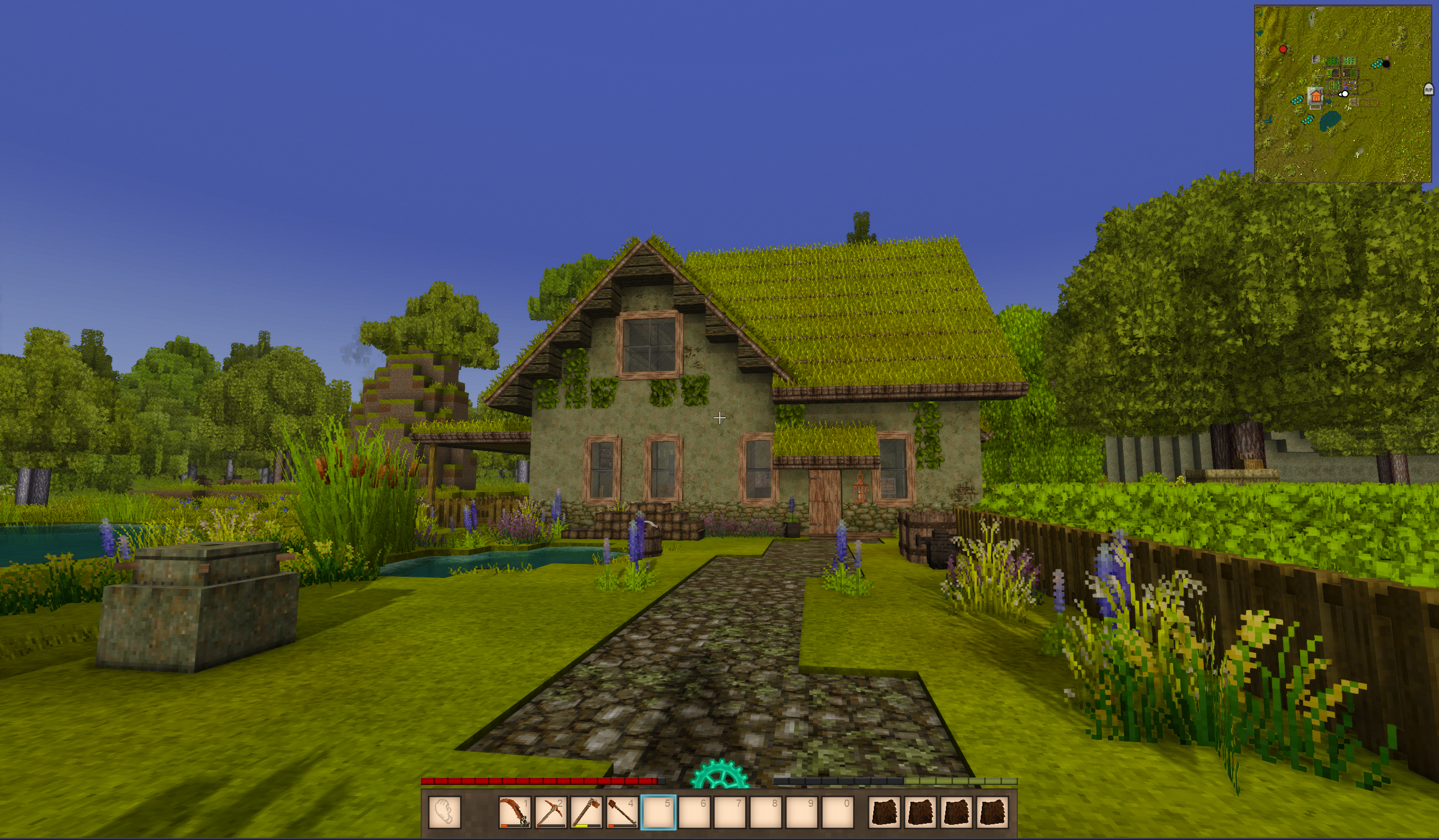
Task: Select the RIP tombstone marker on minimap
Action: pos(1428,89)
